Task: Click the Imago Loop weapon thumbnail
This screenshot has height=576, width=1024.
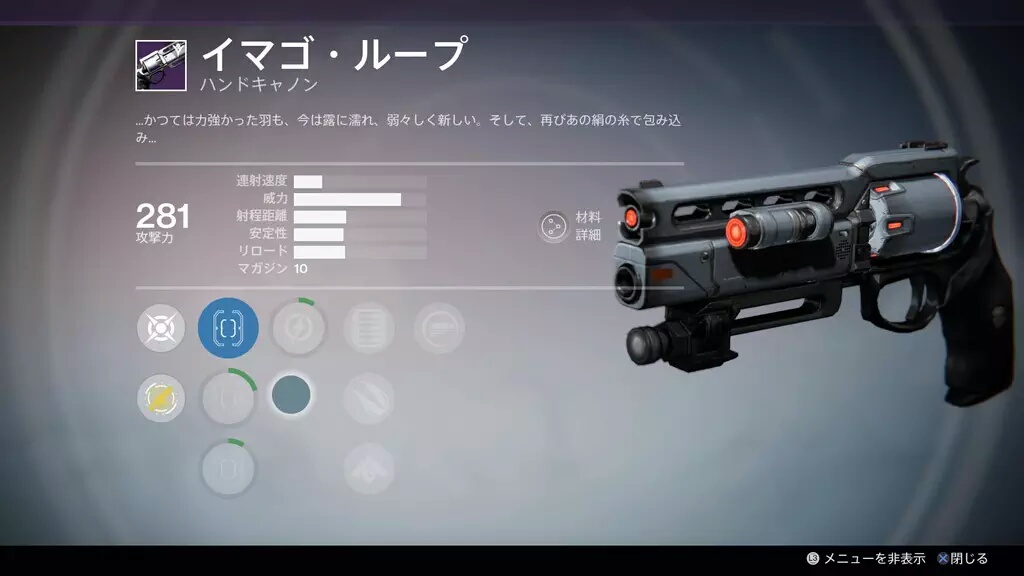Action: point(161,66)
